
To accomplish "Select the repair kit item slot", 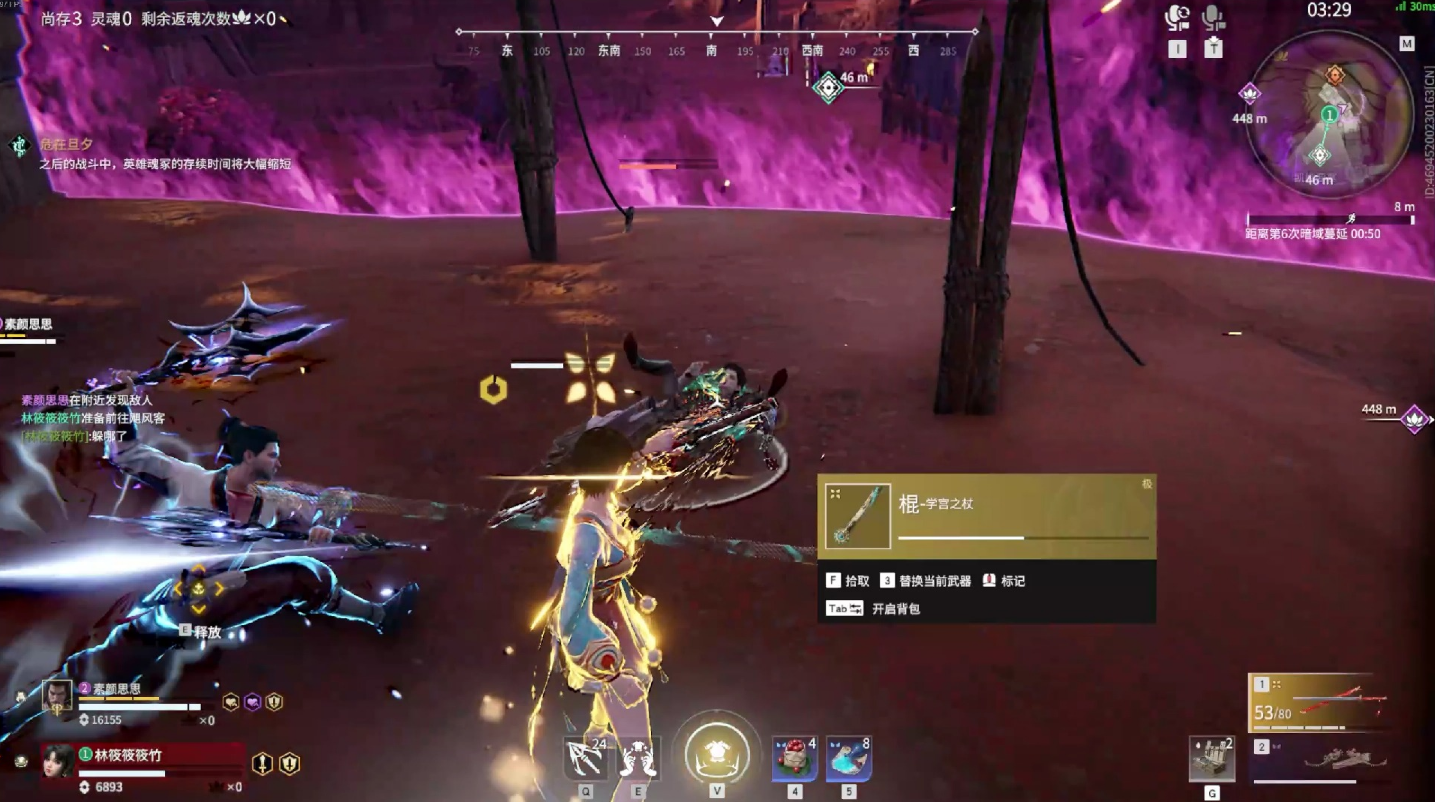I will (1211, 759).
